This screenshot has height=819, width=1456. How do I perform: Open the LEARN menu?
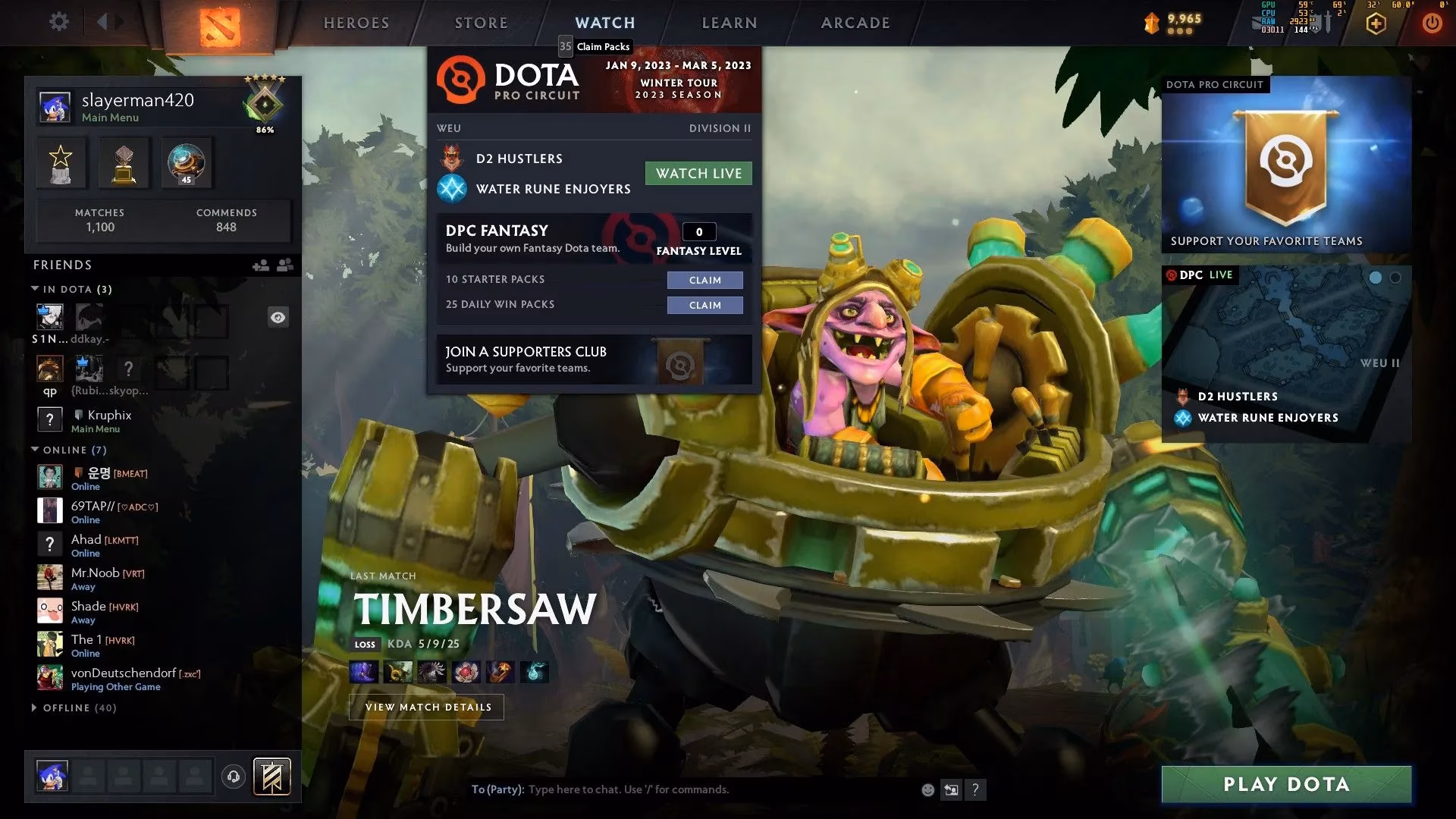[x=729, y=23]
